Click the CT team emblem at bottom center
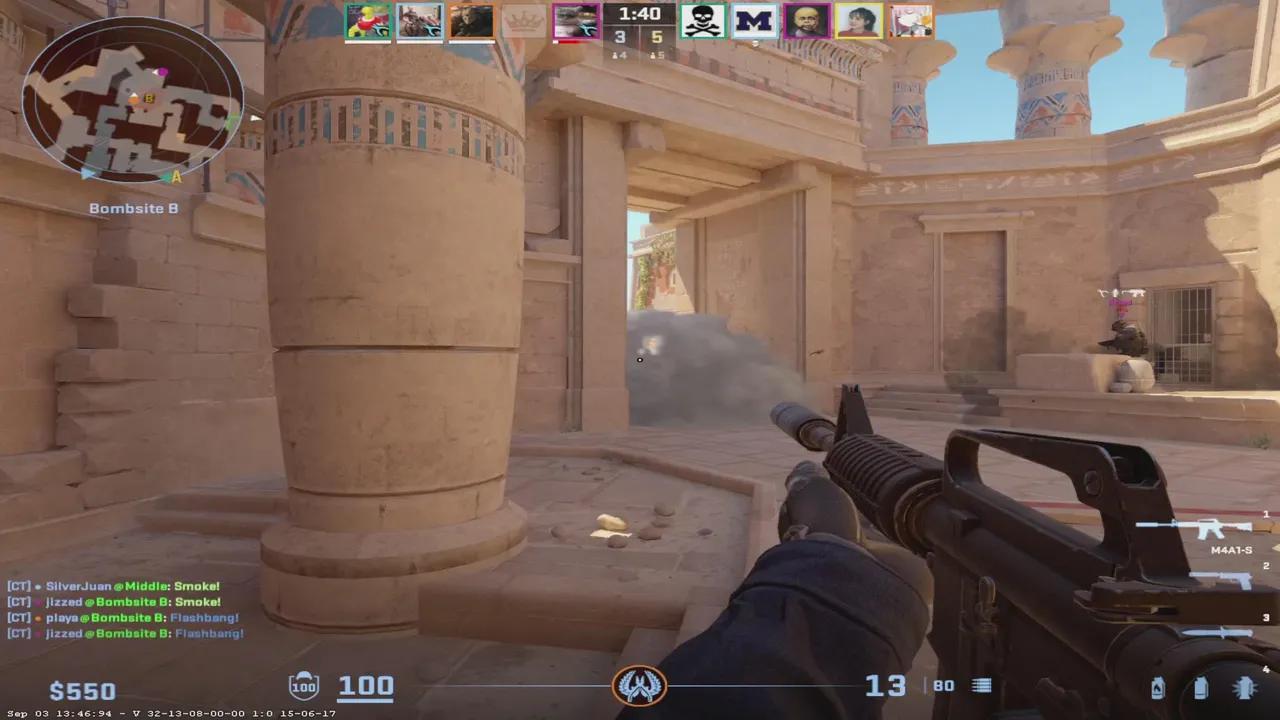 [x=640, y=688]
